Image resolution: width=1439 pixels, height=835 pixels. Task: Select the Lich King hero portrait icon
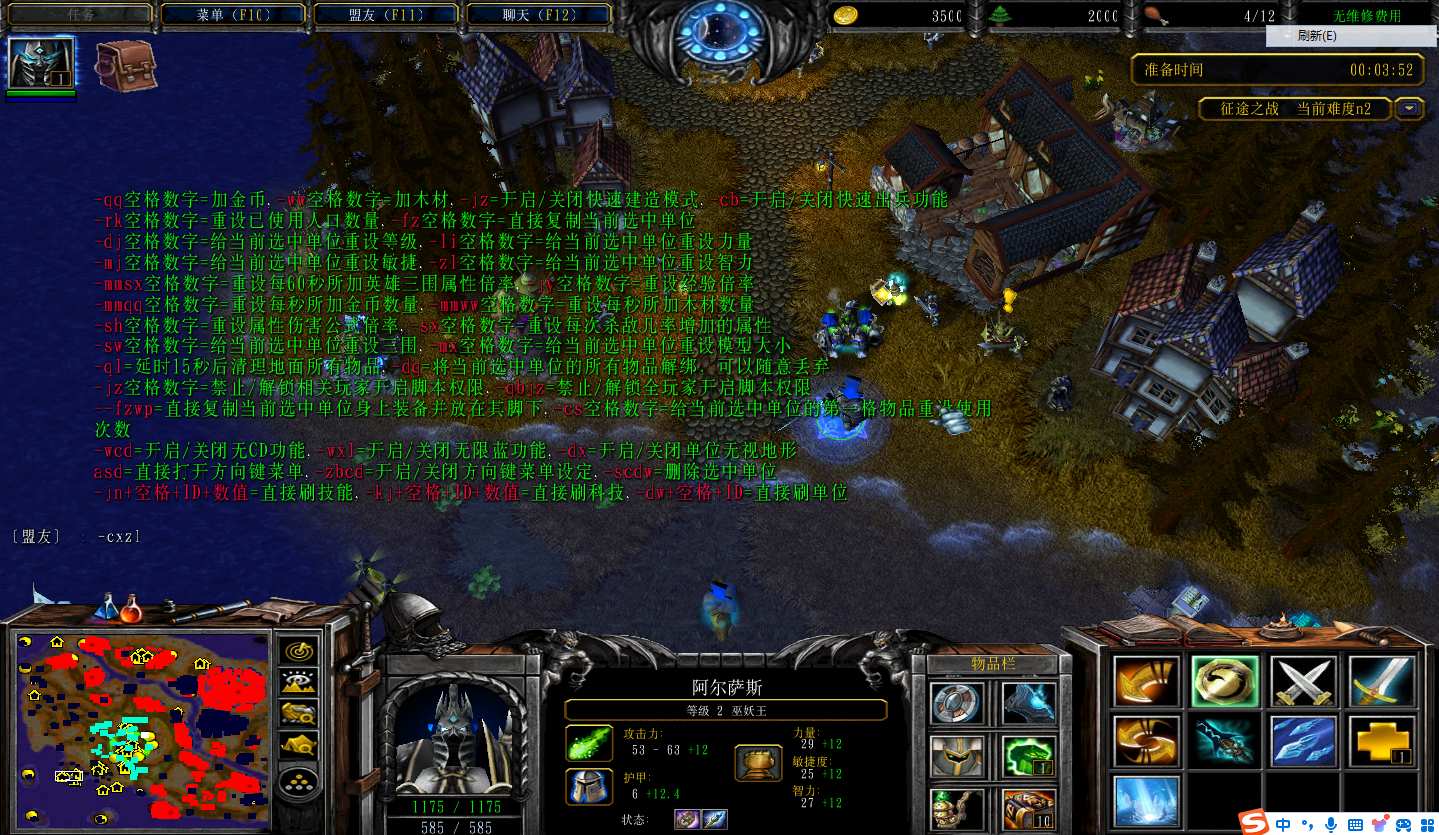tap(41, 64)
